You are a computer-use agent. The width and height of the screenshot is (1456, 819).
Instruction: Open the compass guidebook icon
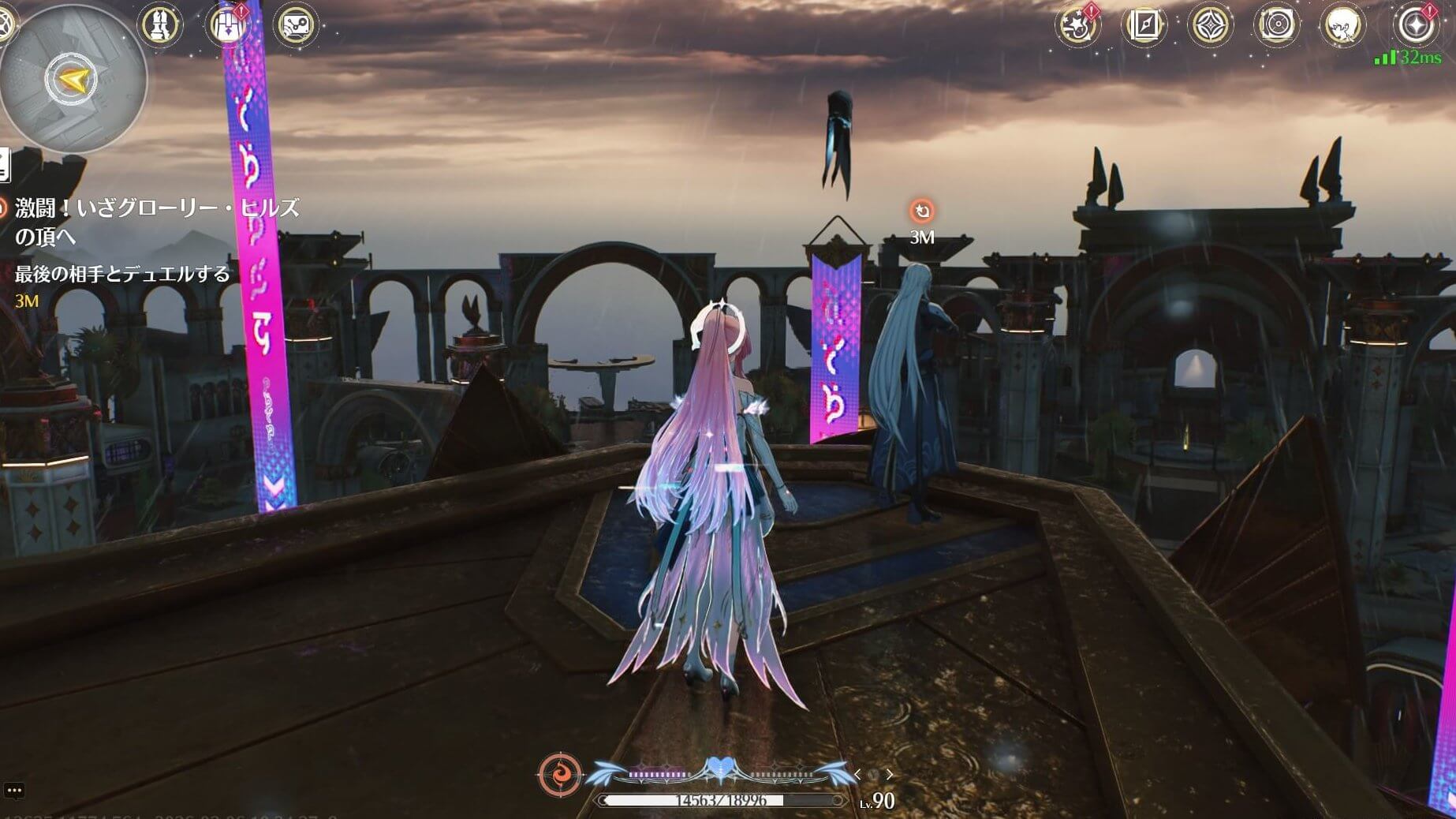coord(1144,26)
